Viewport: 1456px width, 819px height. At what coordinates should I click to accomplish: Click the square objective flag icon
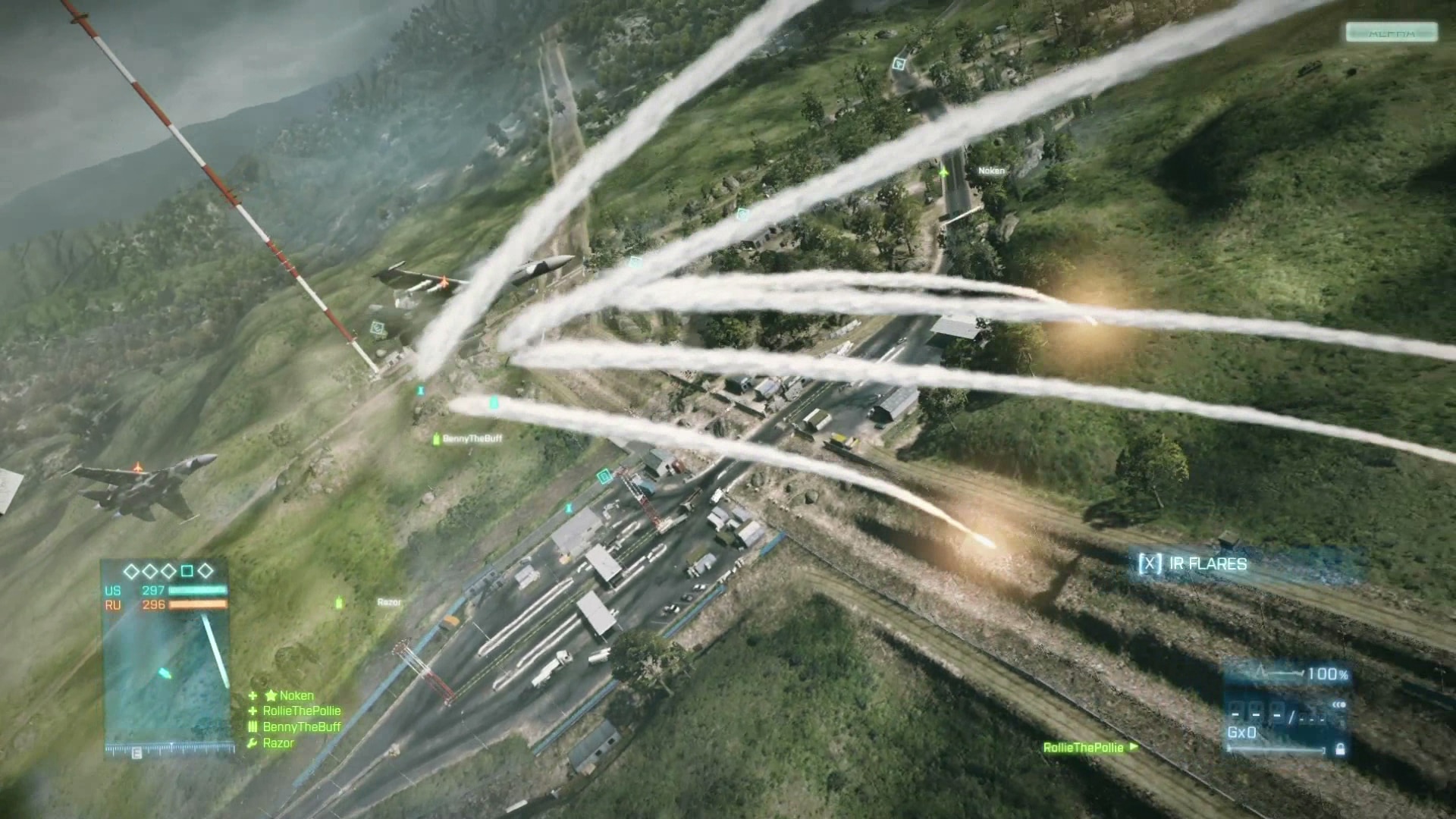tap(187, 571)
